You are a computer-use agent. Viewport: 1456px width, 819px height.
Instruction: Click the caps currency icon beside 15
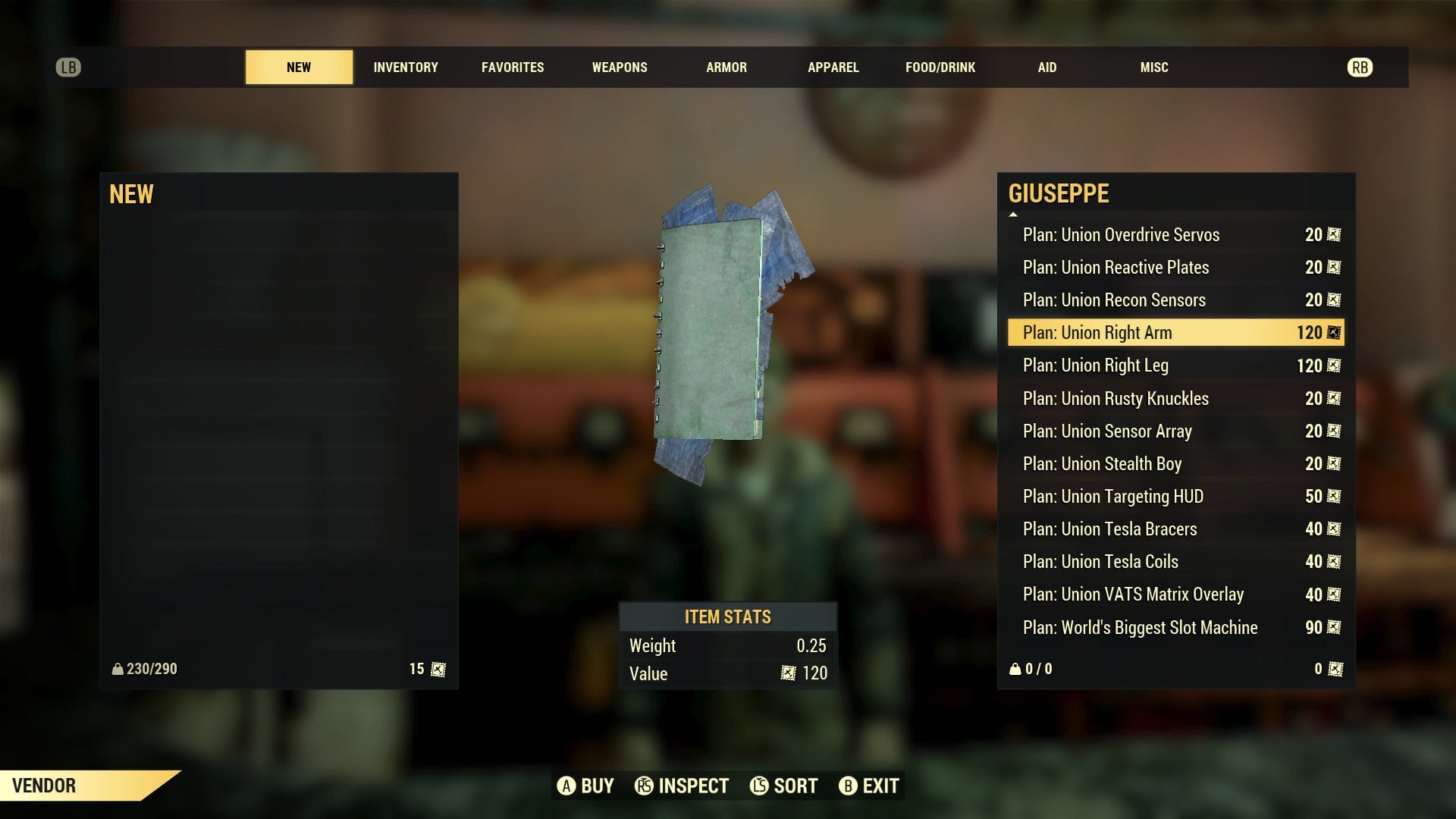pos(437,669)
